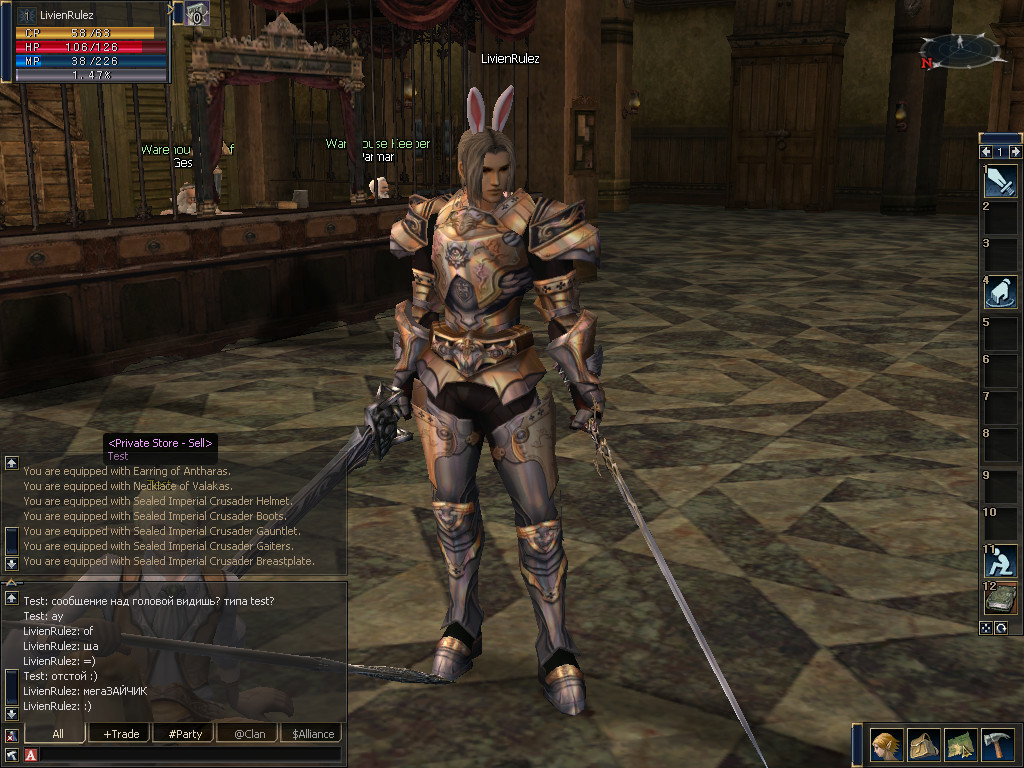Rotate the shortcut bar with the circular arrow button
Viewport: 1024px width, 768px height.
[1000, 627]
